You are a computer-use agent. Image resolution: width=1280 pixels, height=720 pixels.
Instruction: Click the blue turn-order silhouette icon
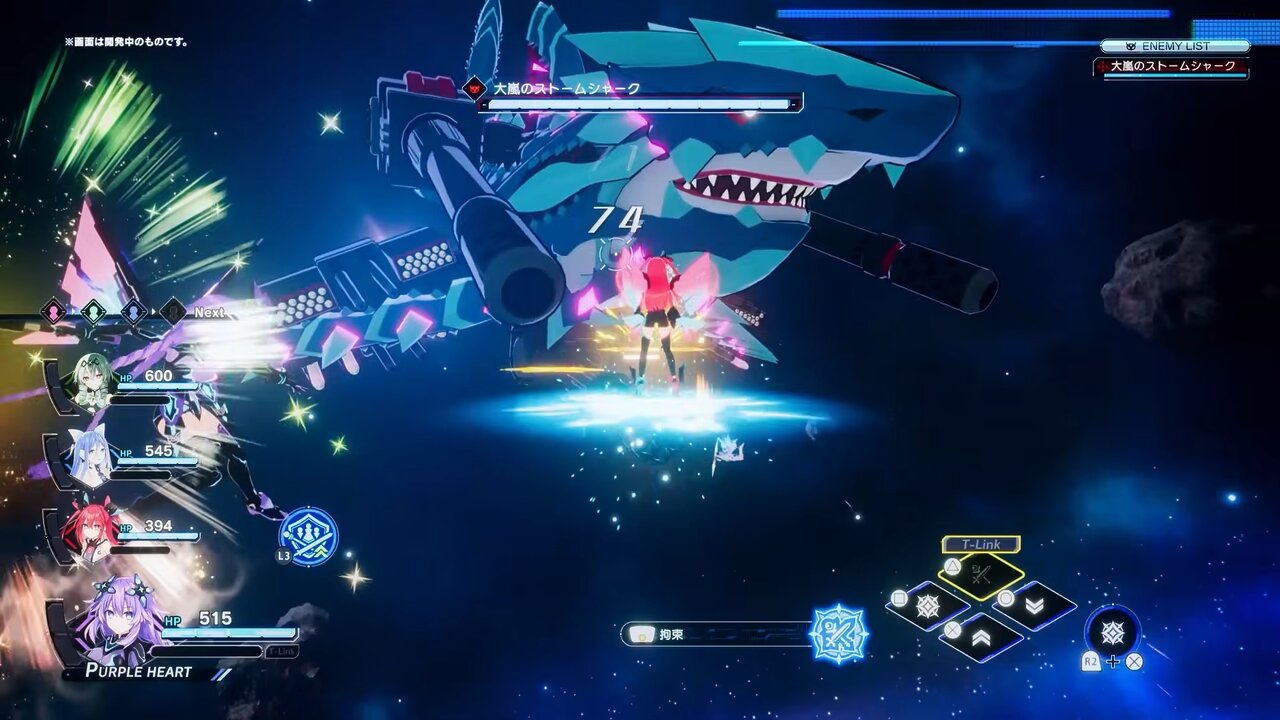tap(133, 311)
